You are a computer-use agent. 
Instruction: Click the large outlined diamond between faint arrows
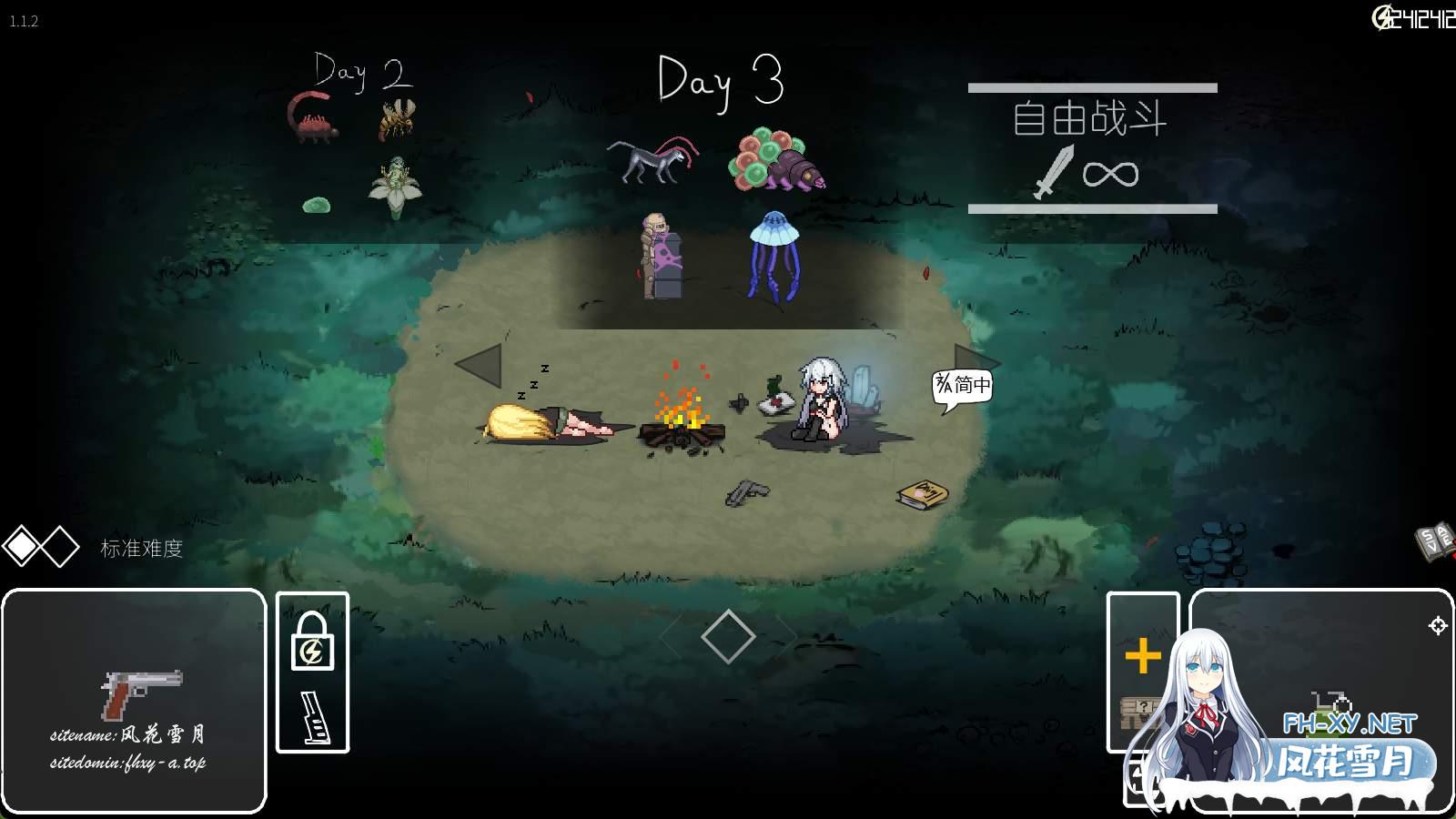click(x=728, y=636)
